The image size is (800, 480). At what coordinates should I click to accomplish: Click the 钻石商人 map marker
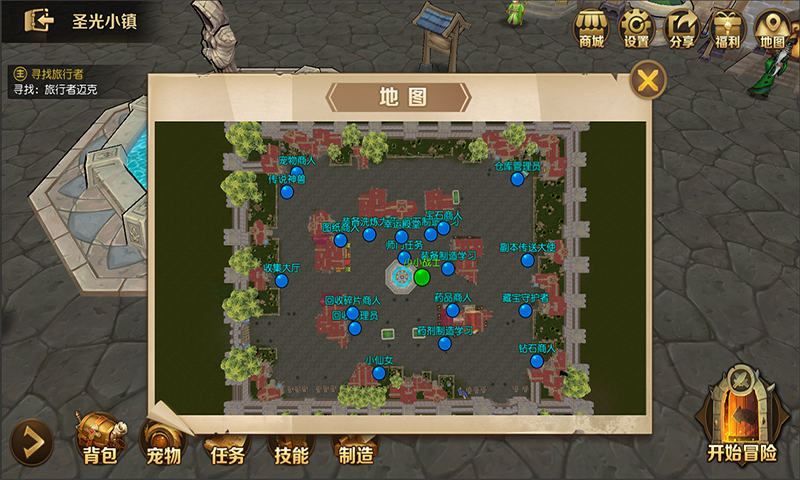[536, 361]
